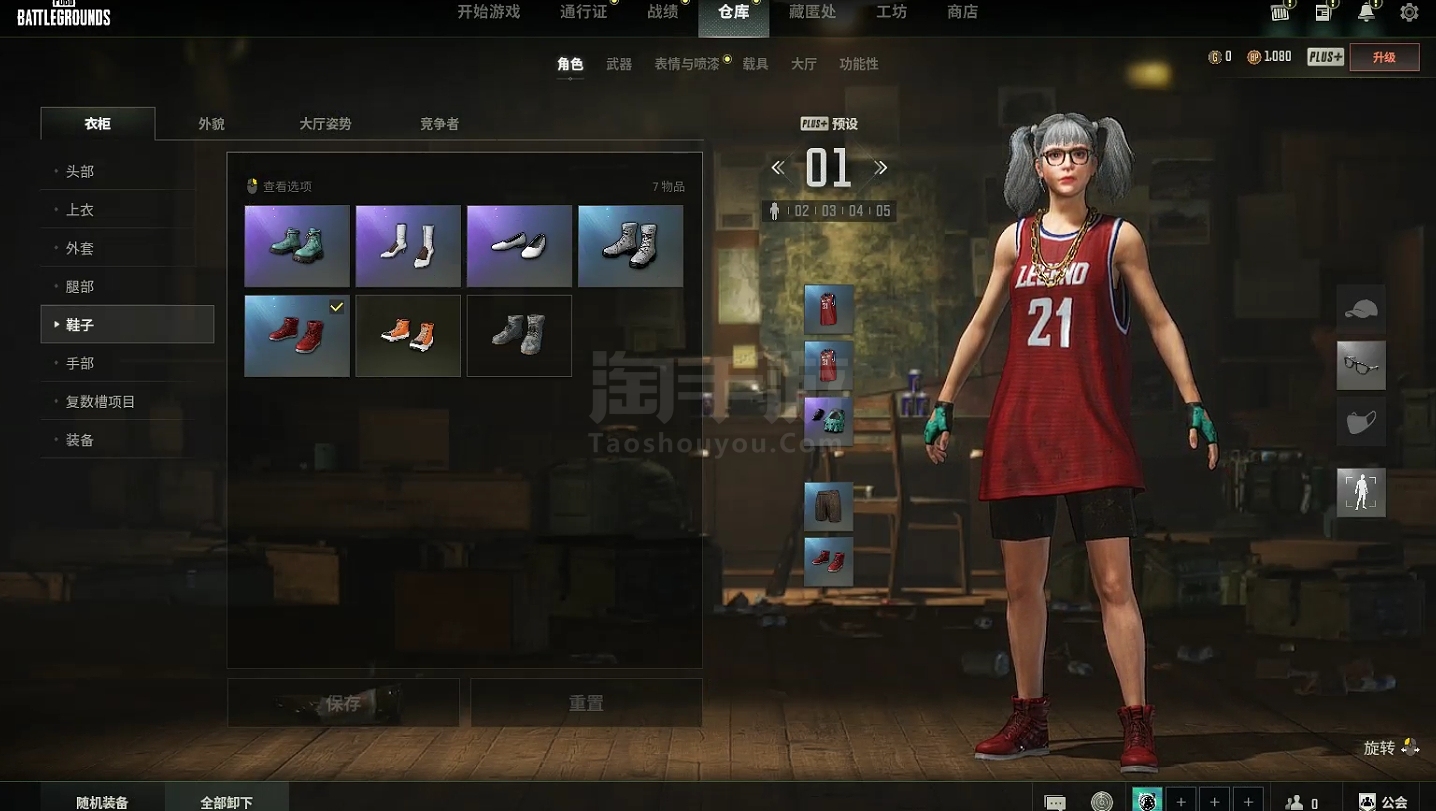Image resolution: width=1436 pixels, height=811 pixels.
Task: Switch to next preset with right arrow
Action: click(x=881, y=168)
